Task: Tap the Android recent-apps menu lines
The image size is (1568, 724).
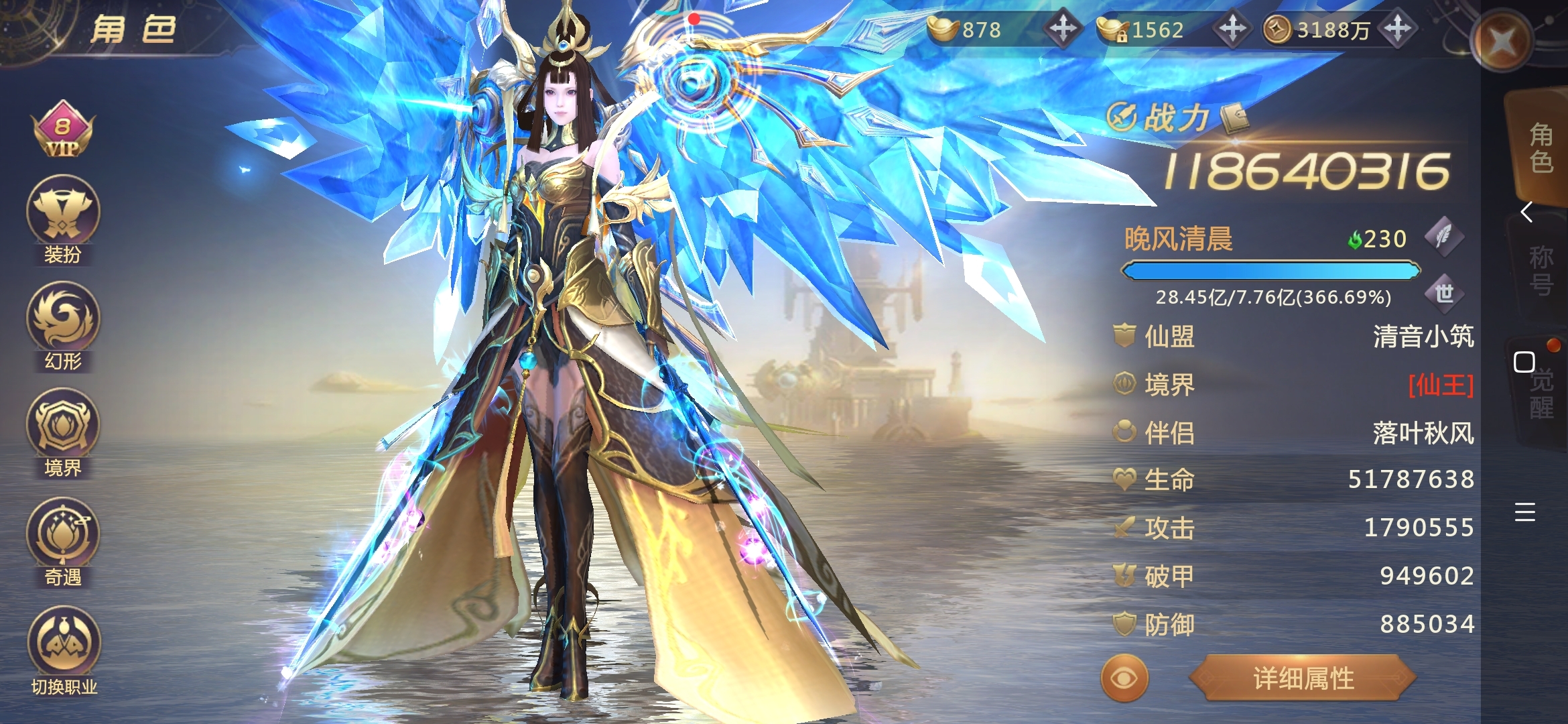Action: point(1524,512)
